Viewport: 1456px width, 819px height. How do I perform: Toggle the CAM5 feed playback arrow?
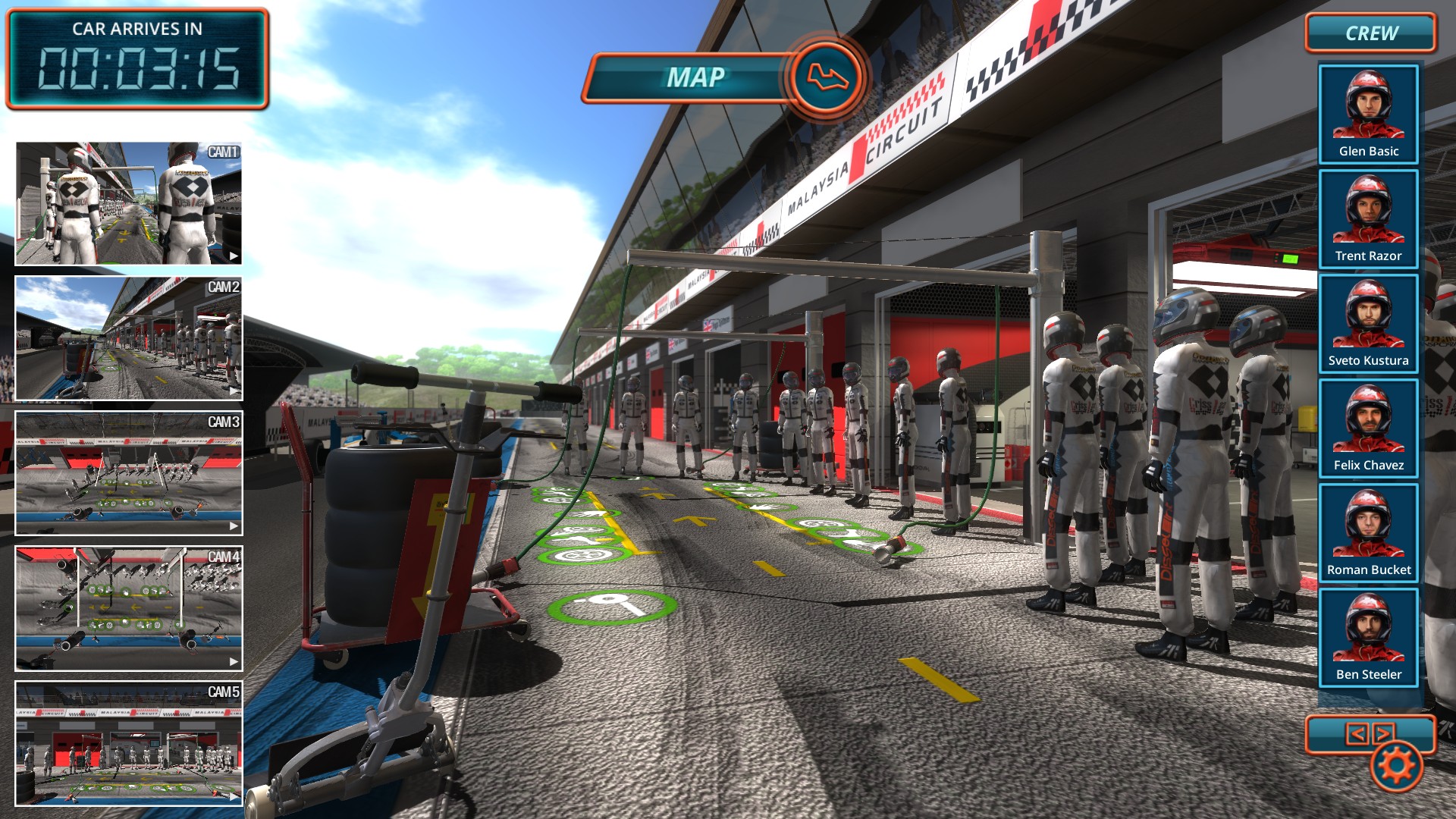pyautogui.click(x=233, y=795)
